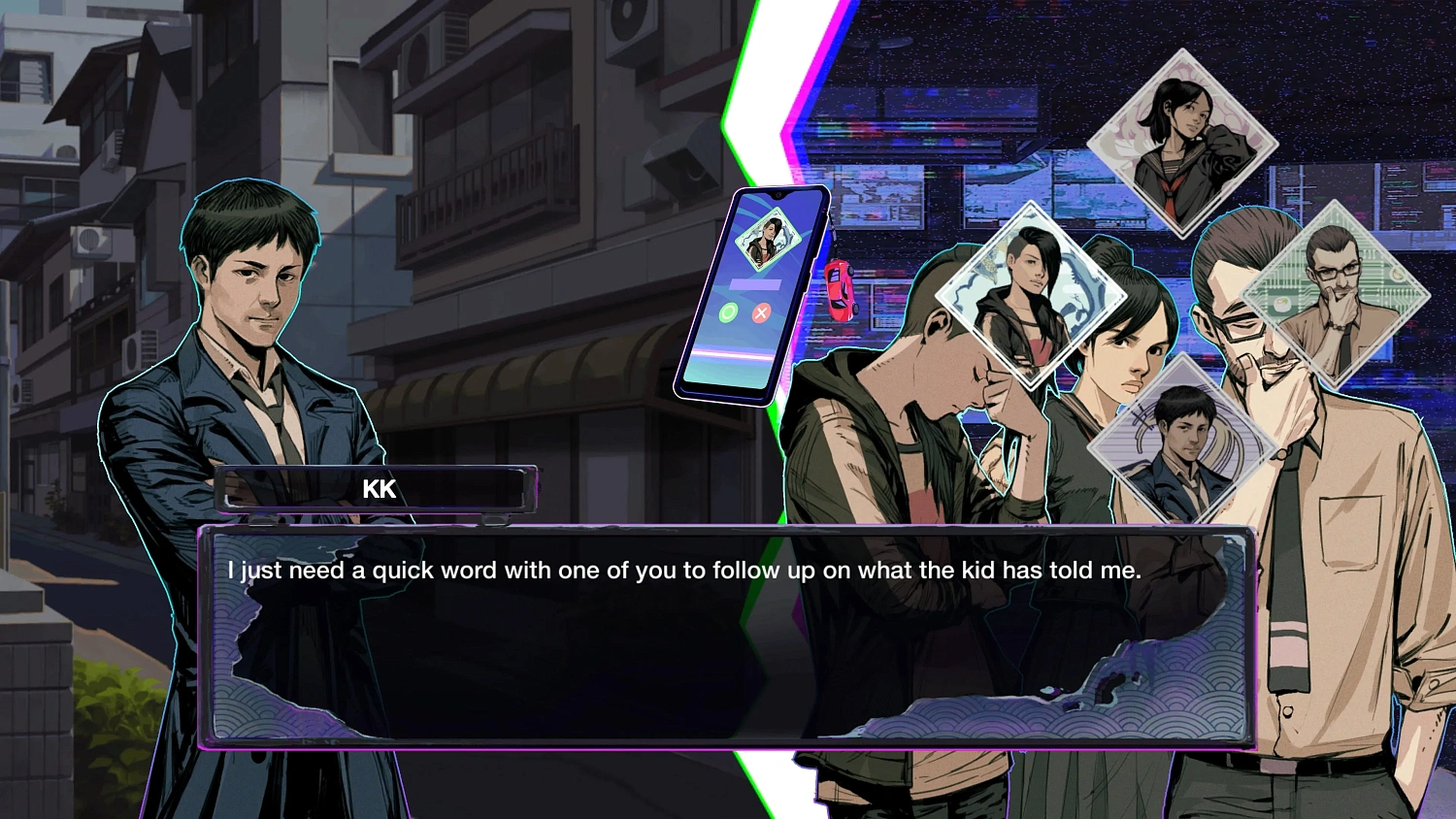Decline the call with the red X button
1456x819 pixels.
point(762,312)
